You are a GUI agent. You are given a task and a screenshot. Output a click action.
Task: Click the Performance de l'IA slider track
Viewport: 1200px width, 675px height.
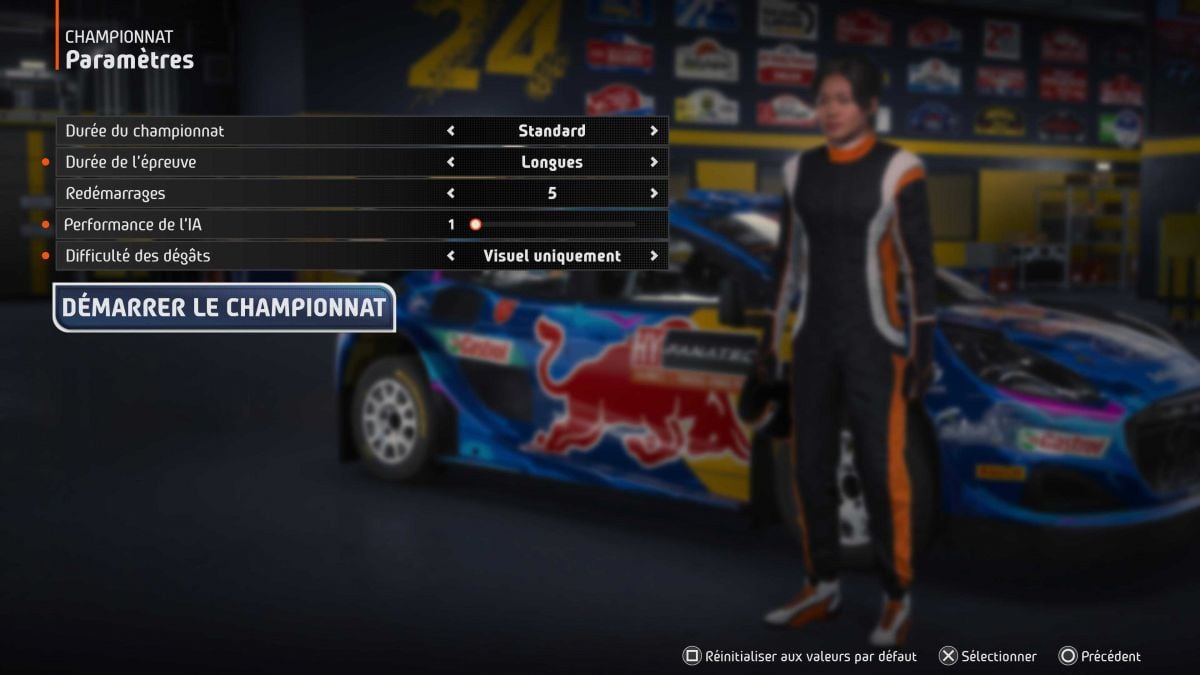tap(555, 225)
